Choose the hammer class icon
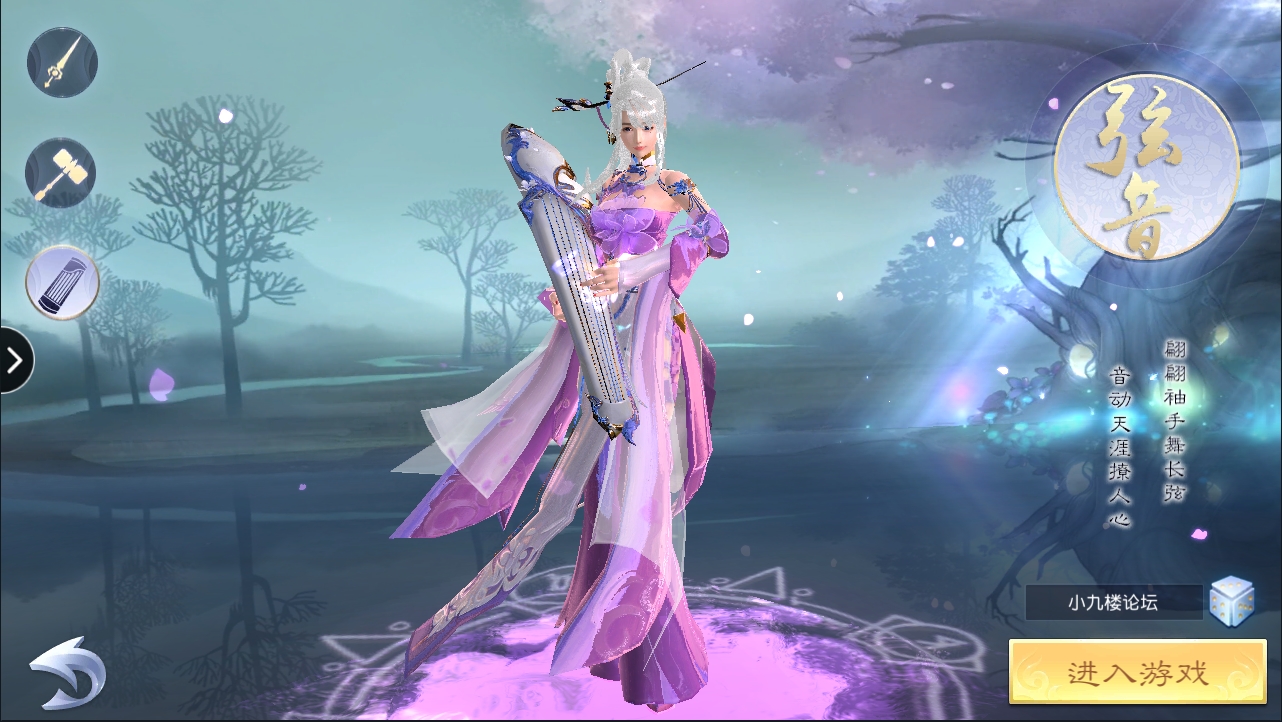This screenshot has width=1282, height=722. point(61,172)
